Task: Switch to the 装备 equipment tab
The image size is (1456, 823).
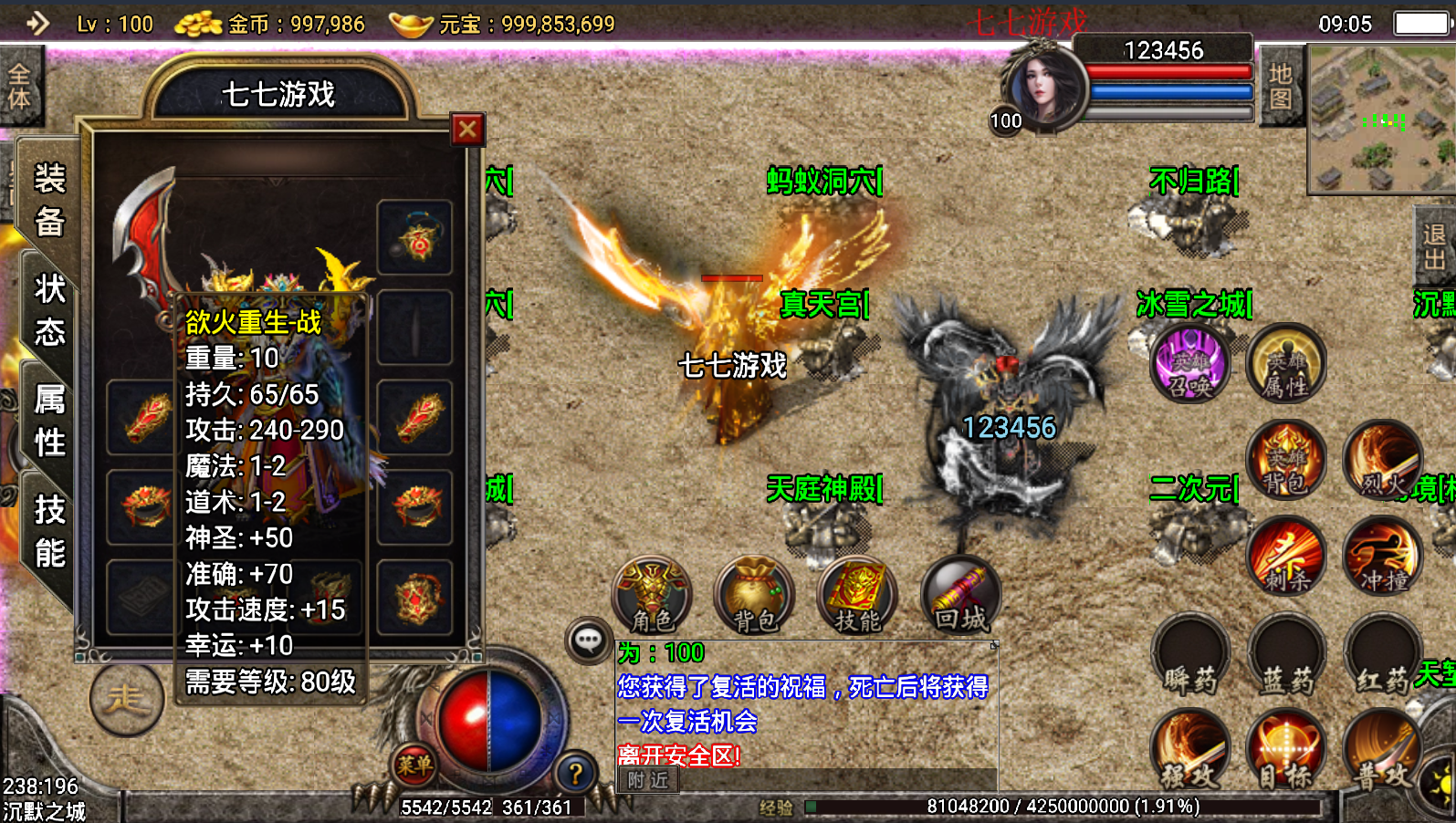Action: click(49, 200)
